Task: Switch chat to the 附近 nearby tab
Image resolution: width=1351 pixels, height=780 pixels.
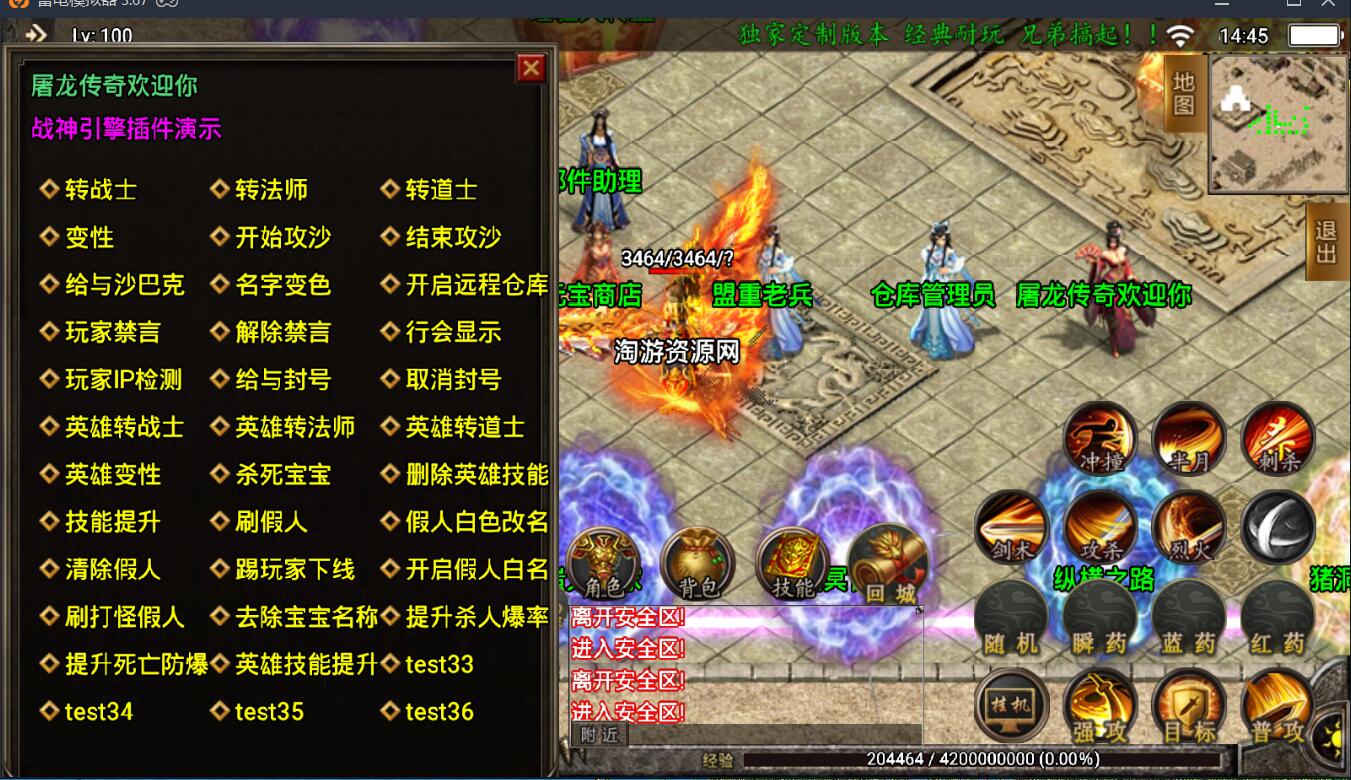Action: point(599,735)
